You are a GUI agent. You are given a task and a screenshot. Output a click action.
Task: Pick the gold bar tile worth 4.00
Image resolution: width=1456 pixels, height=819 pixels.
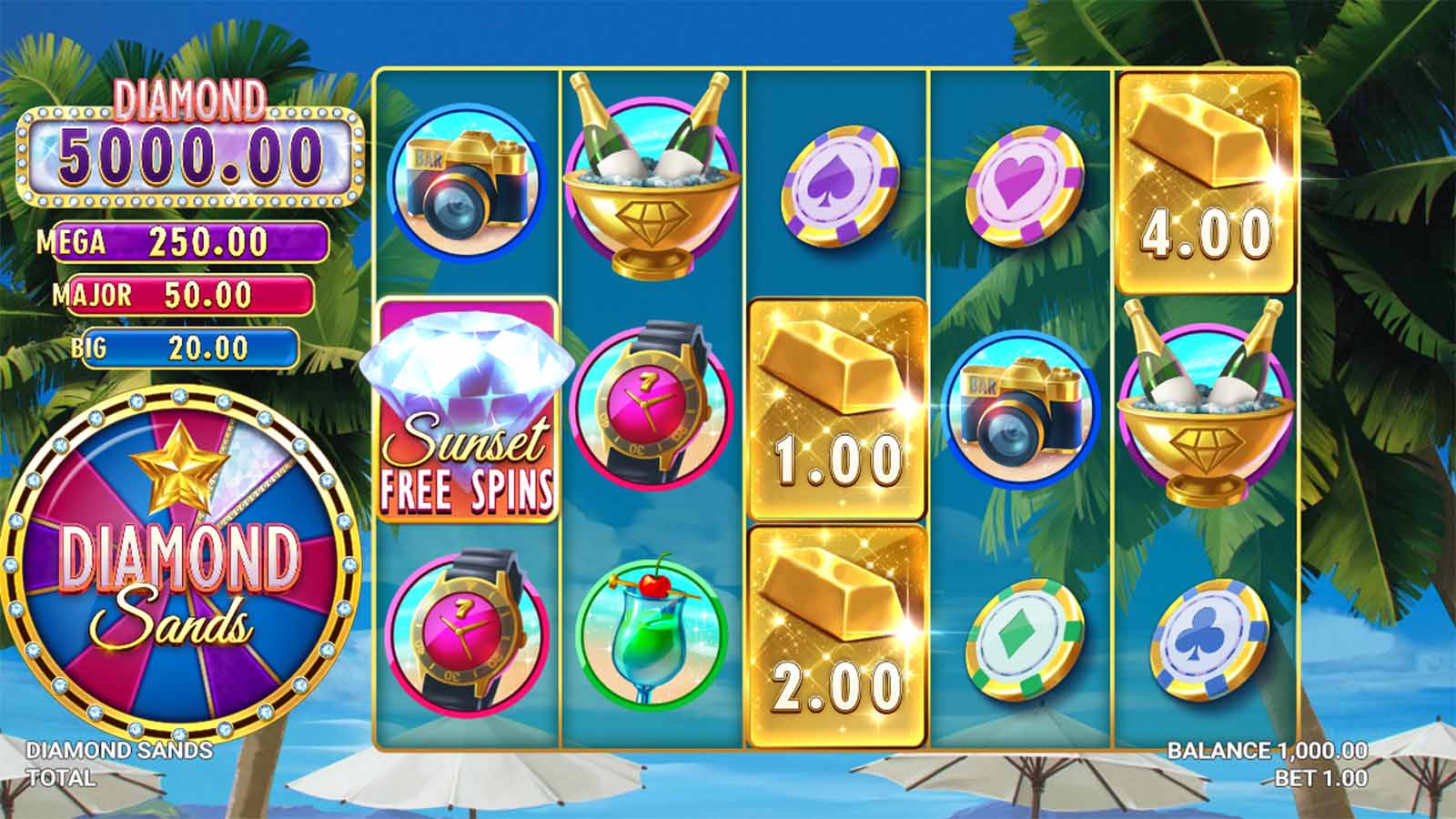pyautogui.click(x=1206, y=182)
